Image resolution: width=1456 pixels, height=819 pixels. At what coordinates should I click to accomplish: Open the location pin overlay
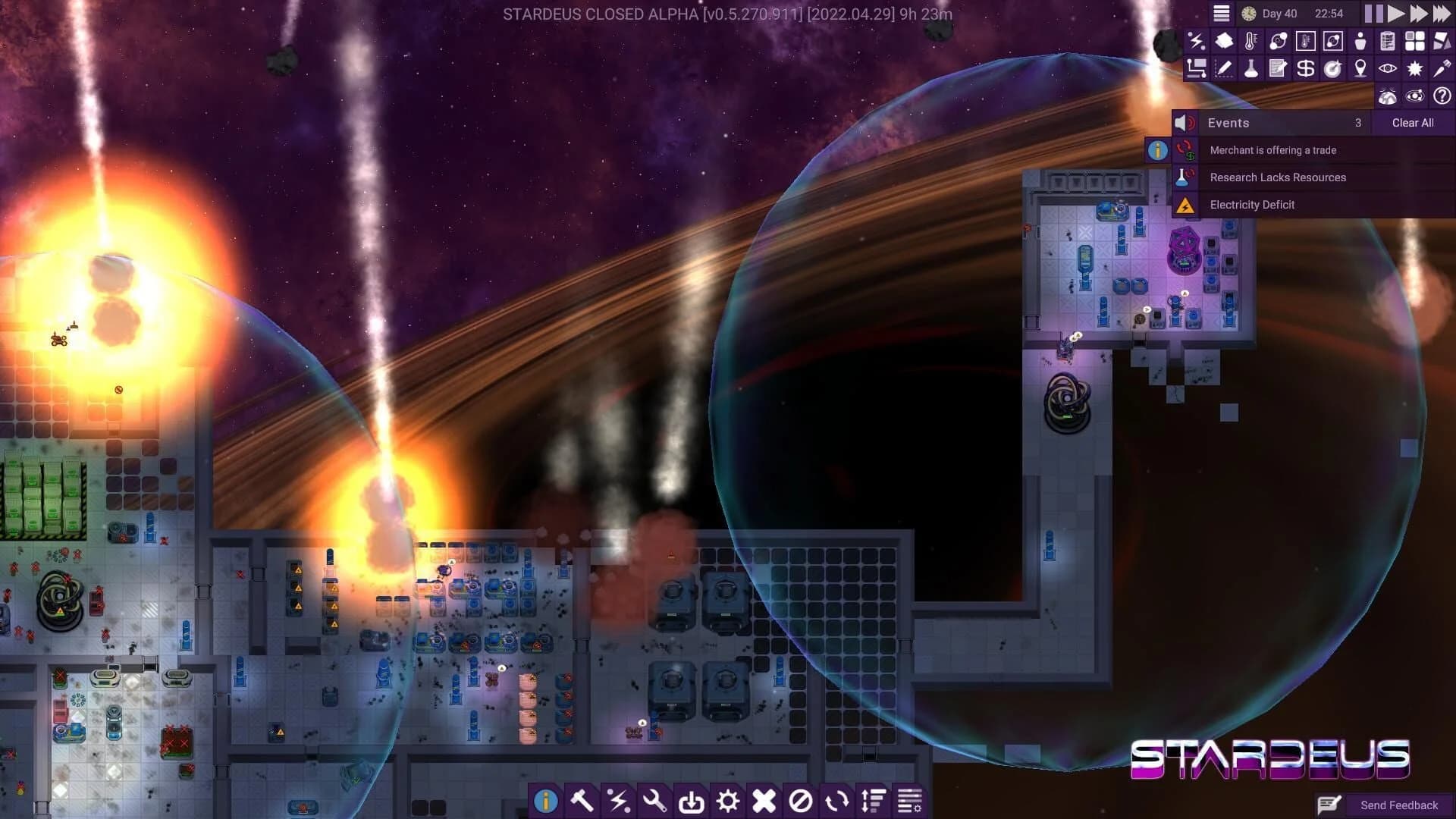click(x=1361, y=68)
